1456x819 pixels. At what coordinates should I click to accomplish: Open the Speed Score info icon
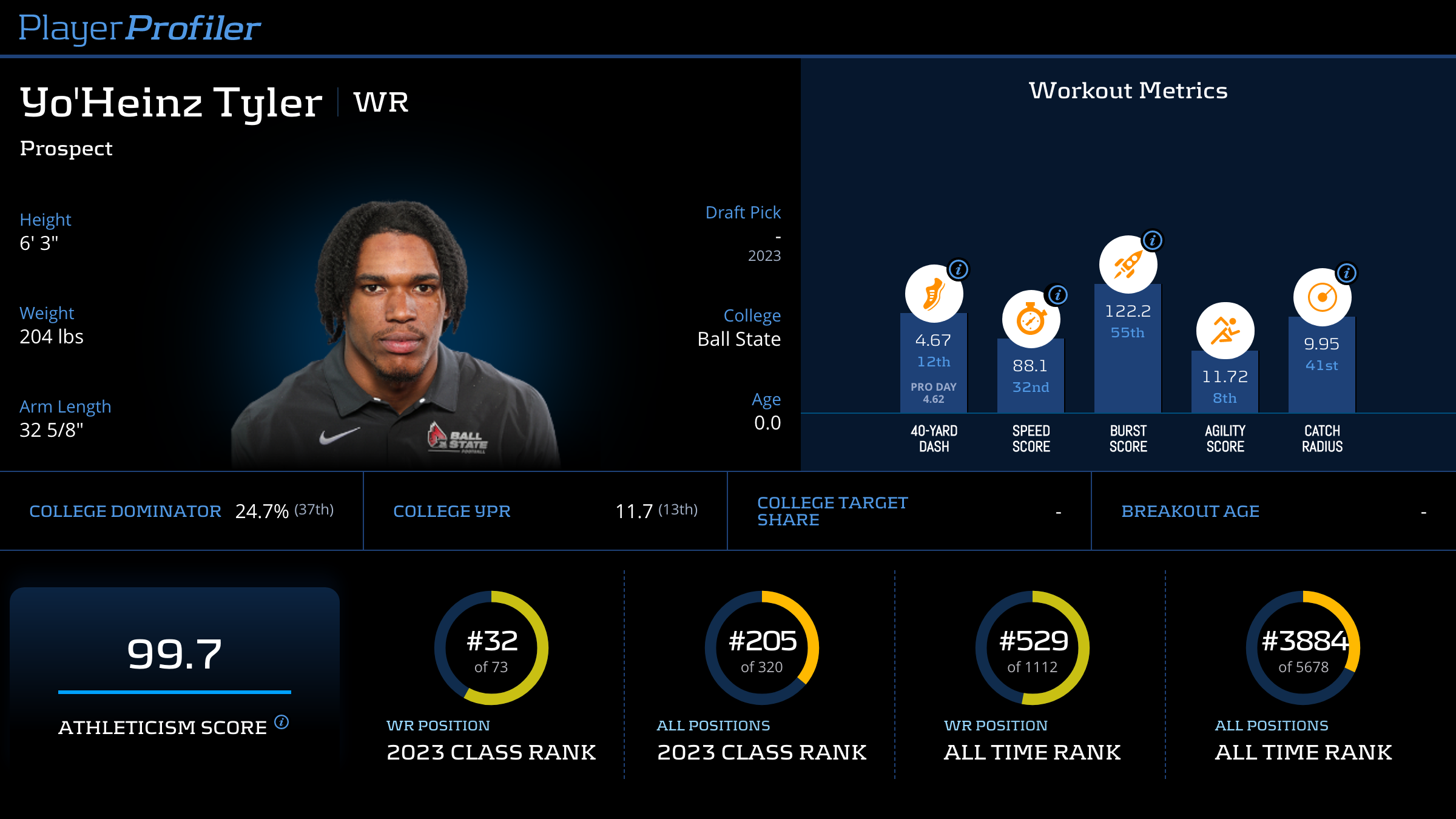pyautogui.click(x=1057, y=295)
